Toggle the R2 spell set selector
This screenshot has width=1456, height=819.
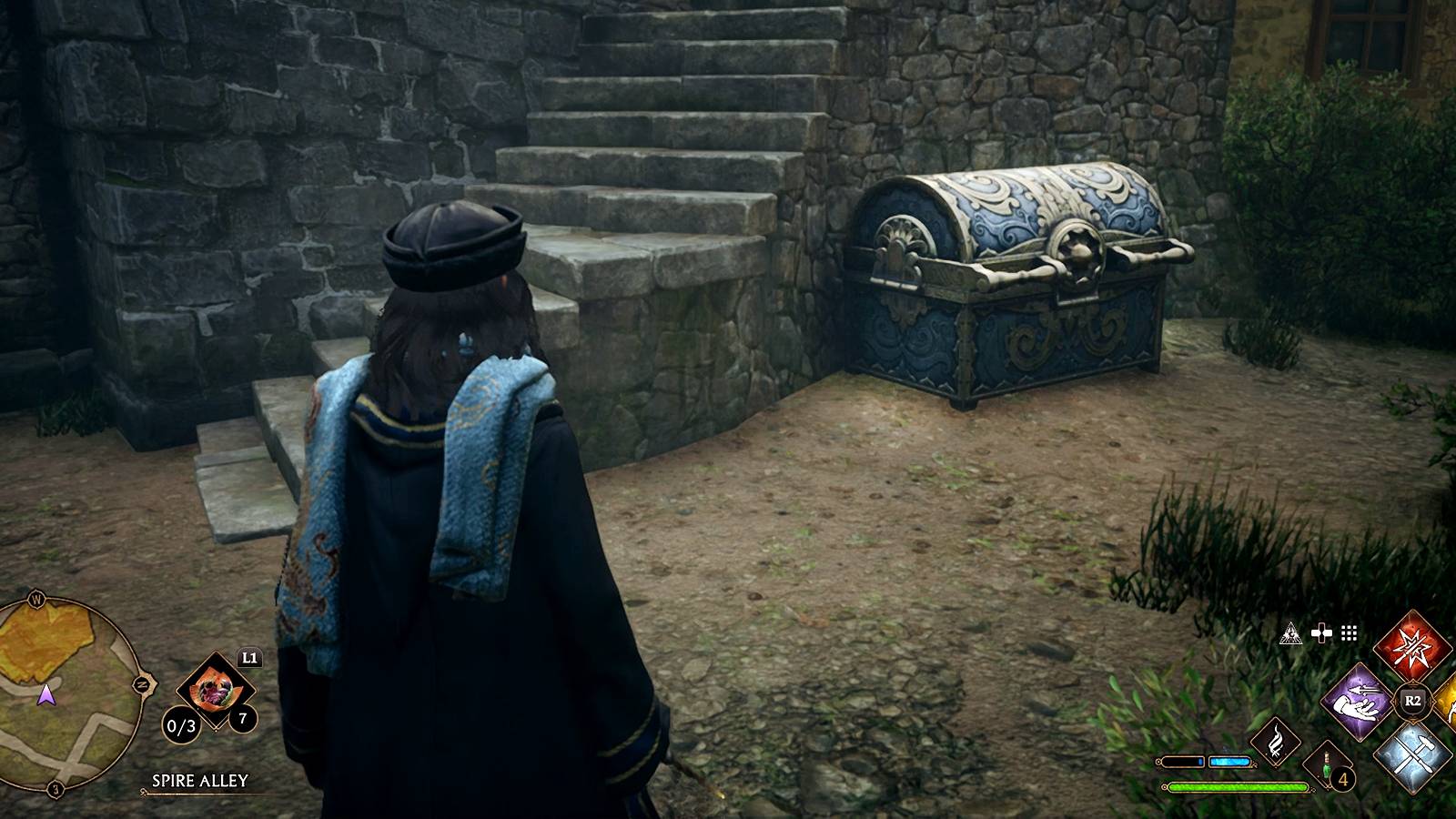[1411, 700]
